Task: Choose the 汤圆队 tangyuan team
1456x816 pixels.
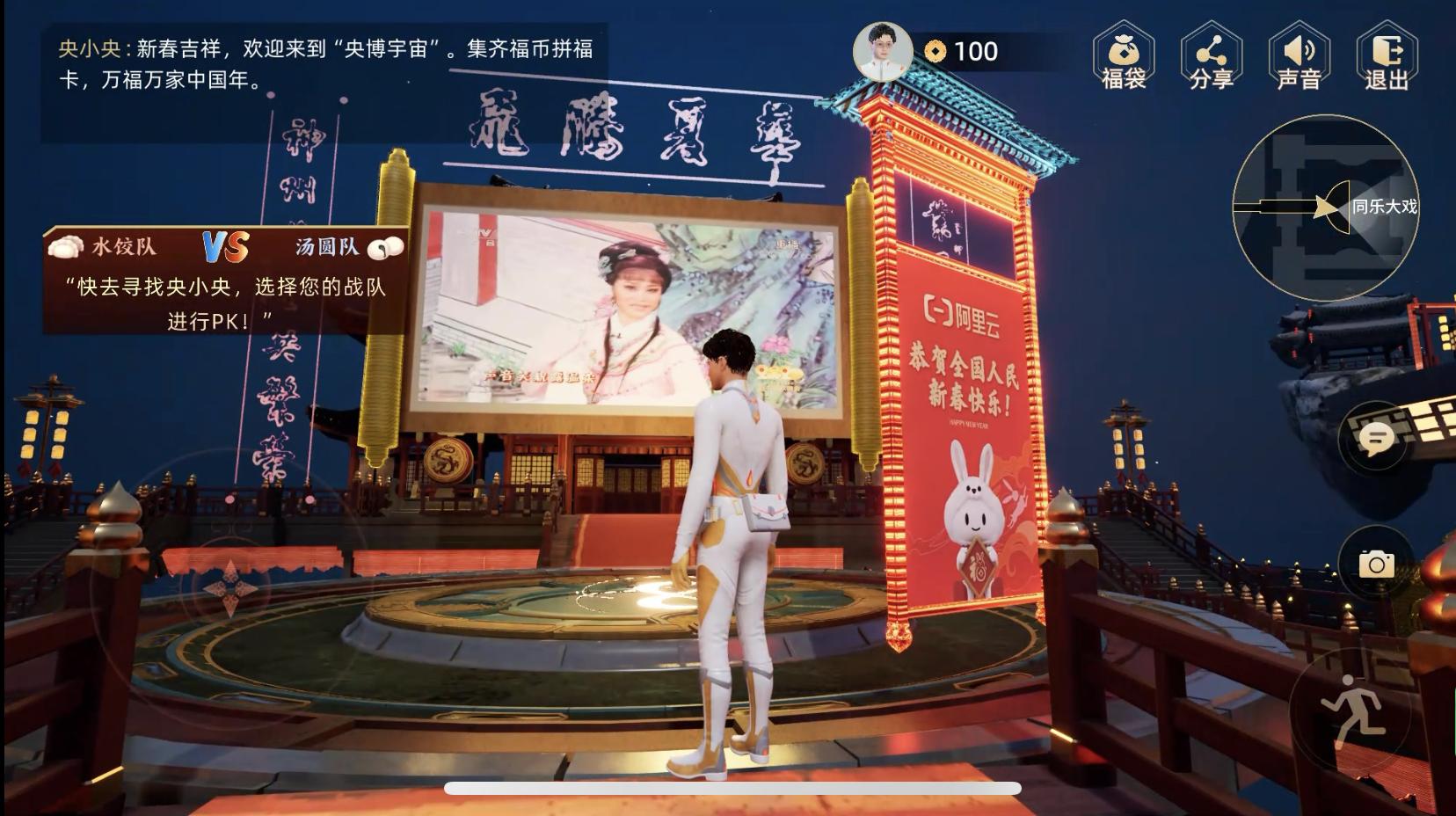Action: point(330,246)
